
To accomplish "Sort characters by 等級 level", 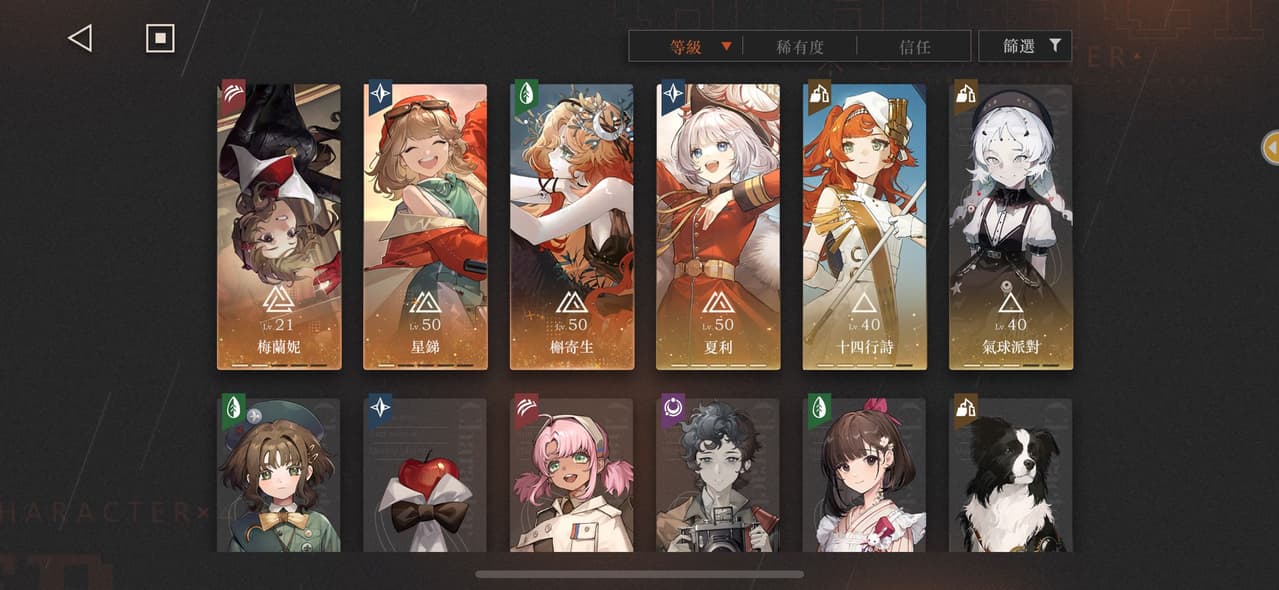I will tap(687, 46).
